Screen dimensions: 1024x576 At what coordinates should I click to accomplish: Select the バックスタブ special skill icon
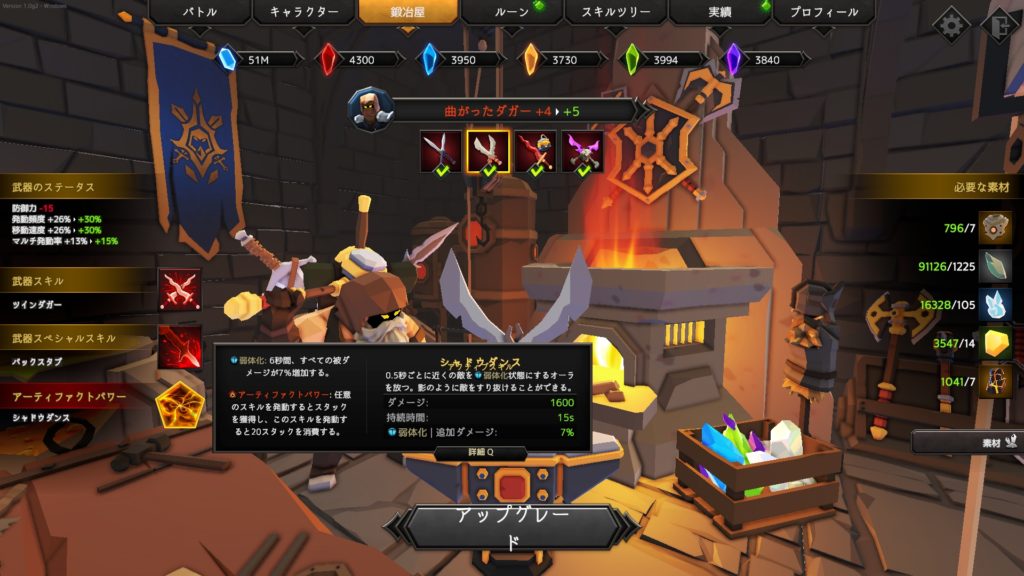pos(179,346)
